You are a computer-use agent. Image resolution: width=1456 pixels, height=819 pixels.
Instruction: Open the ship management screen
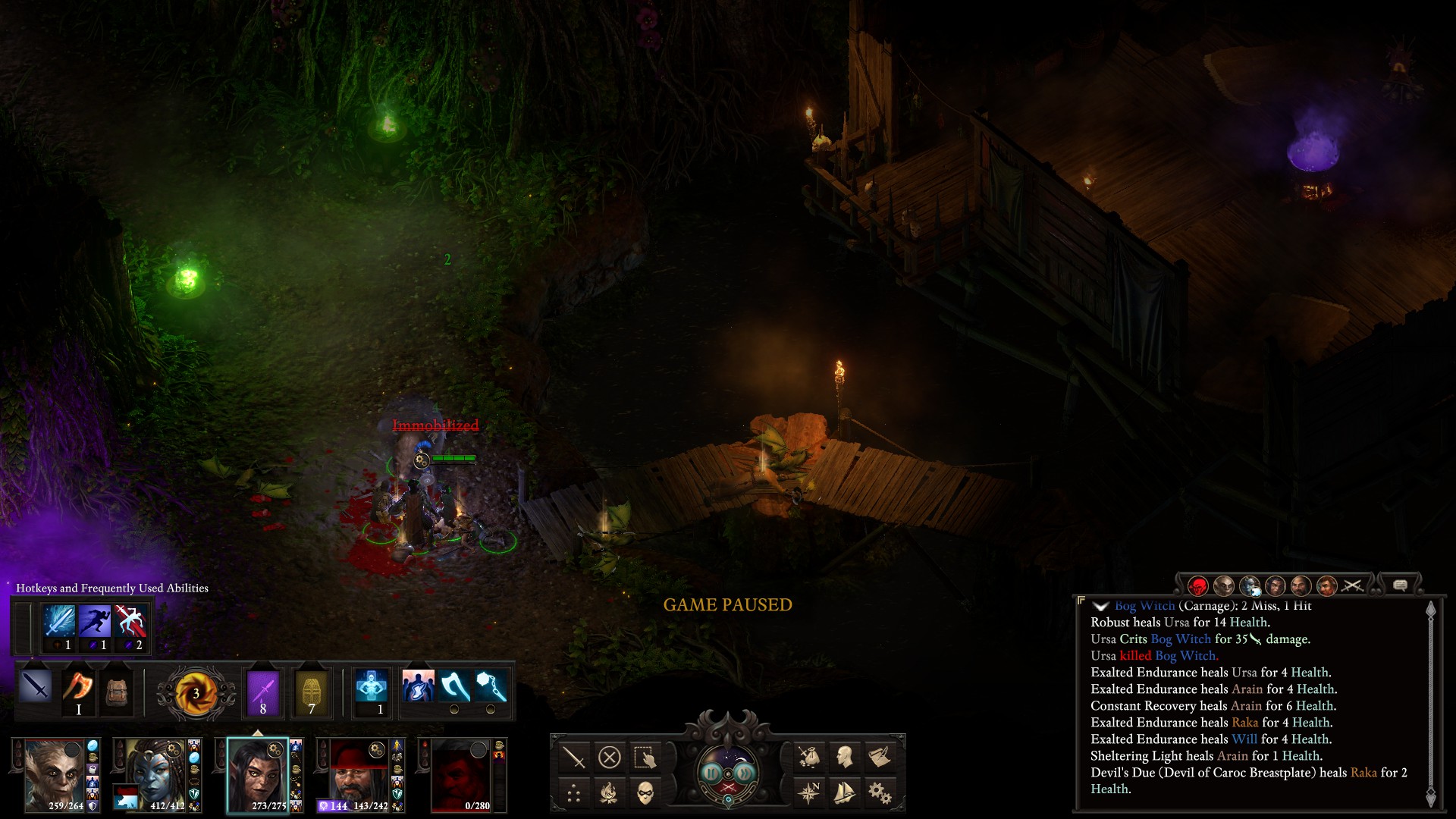click(x=844, y=793)
